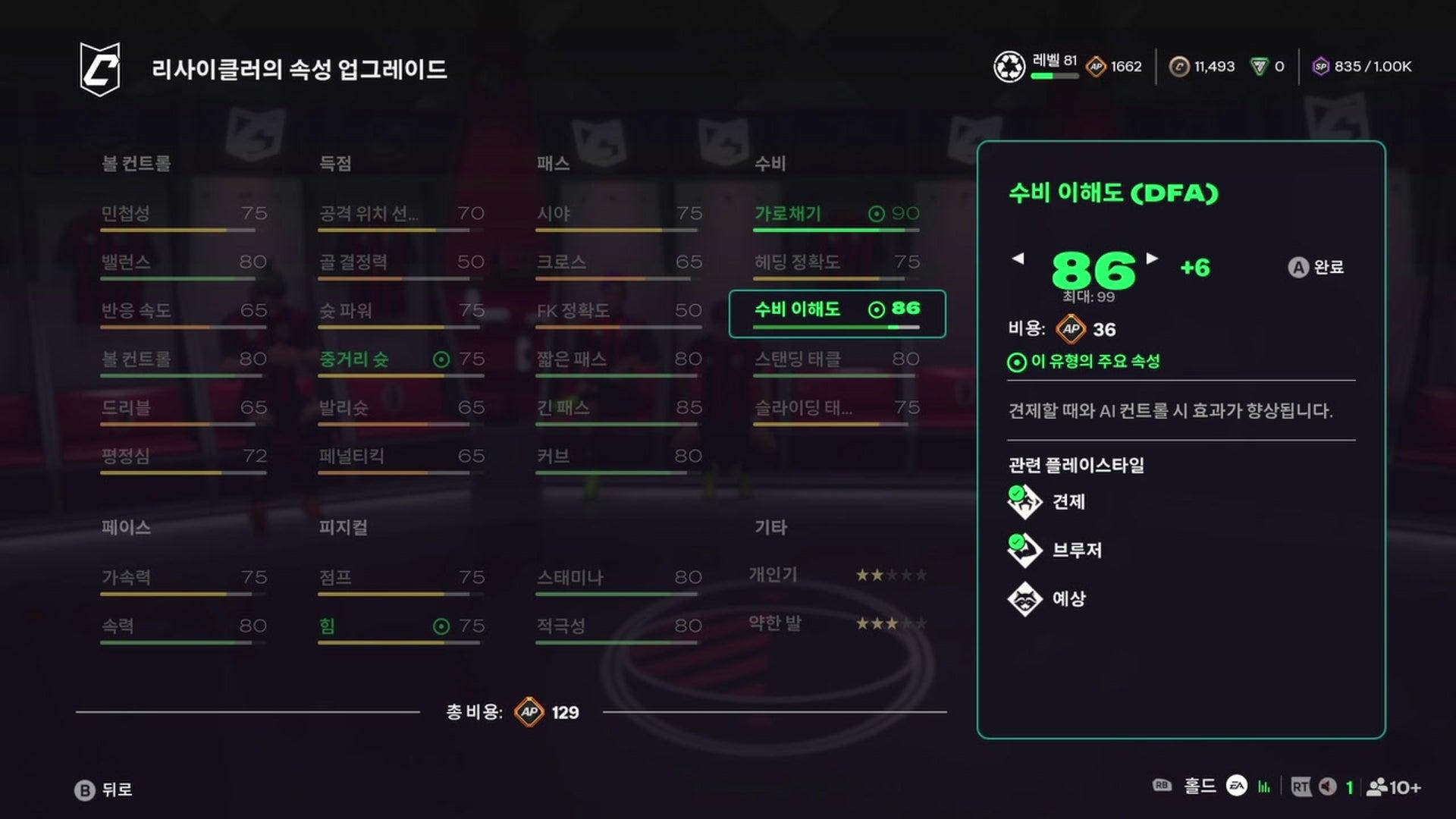This screenshot has height=819, width=1456.
Task: Select the recycler level icon in top bar
Action: coord(1009,67)
